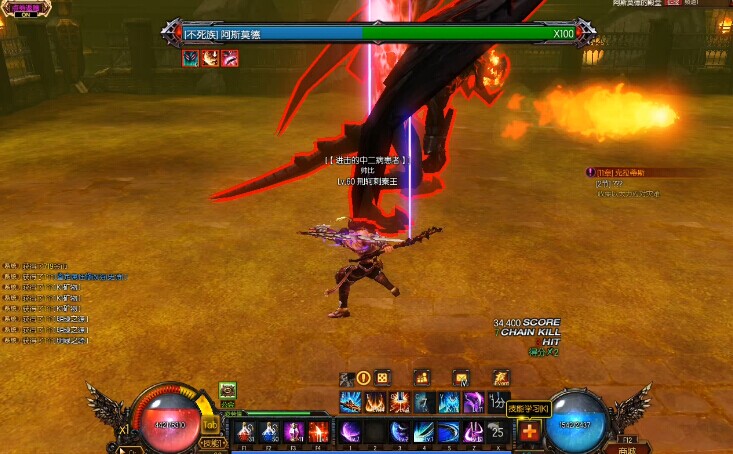The image size is (733, 454).
Task: Click the green monster face icon
Action: [x=227, y=391]
